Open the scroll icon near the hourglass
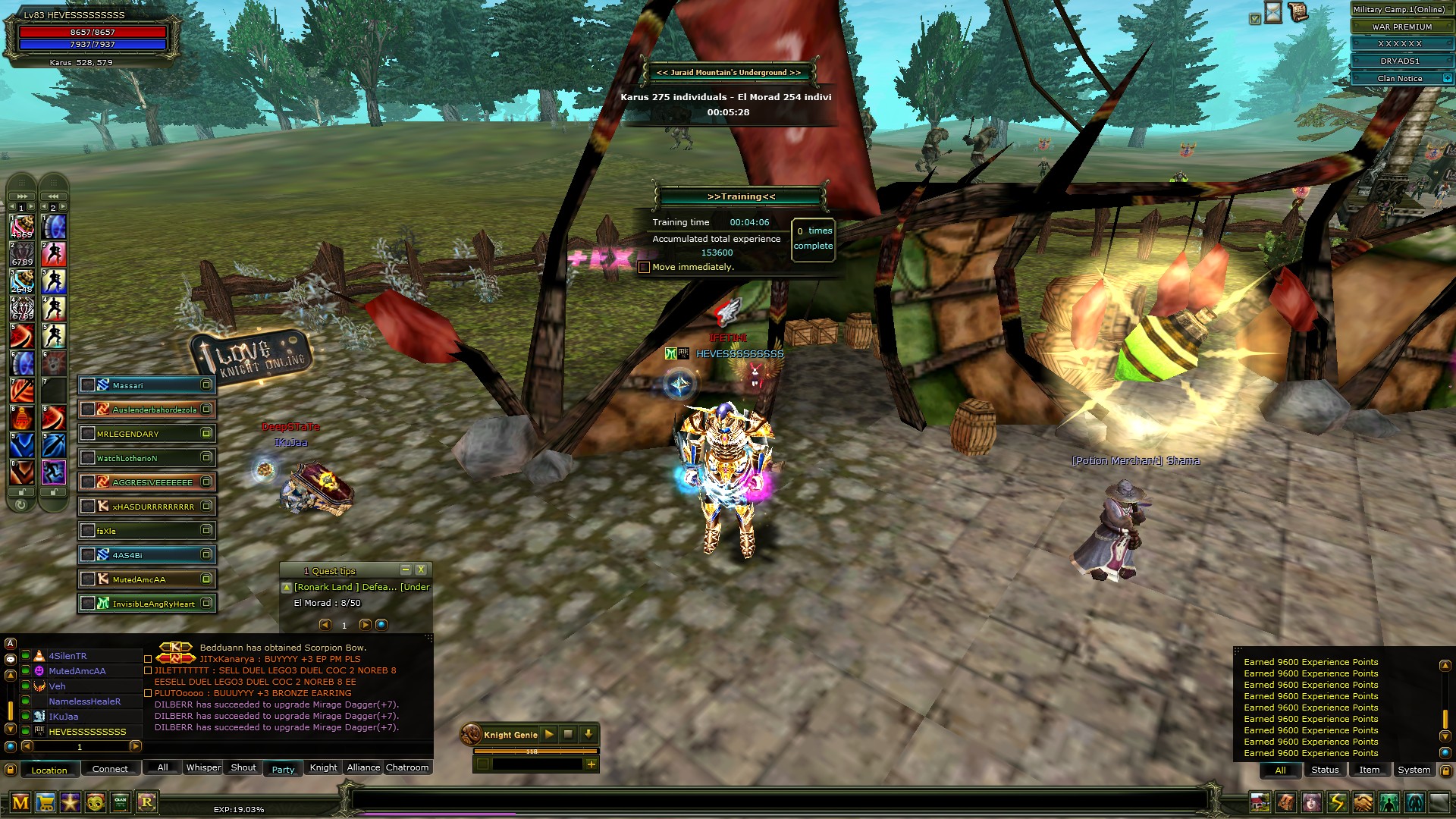Image resolution: width=1456 pixels, height=819 pixels. tap(1298, 12)
